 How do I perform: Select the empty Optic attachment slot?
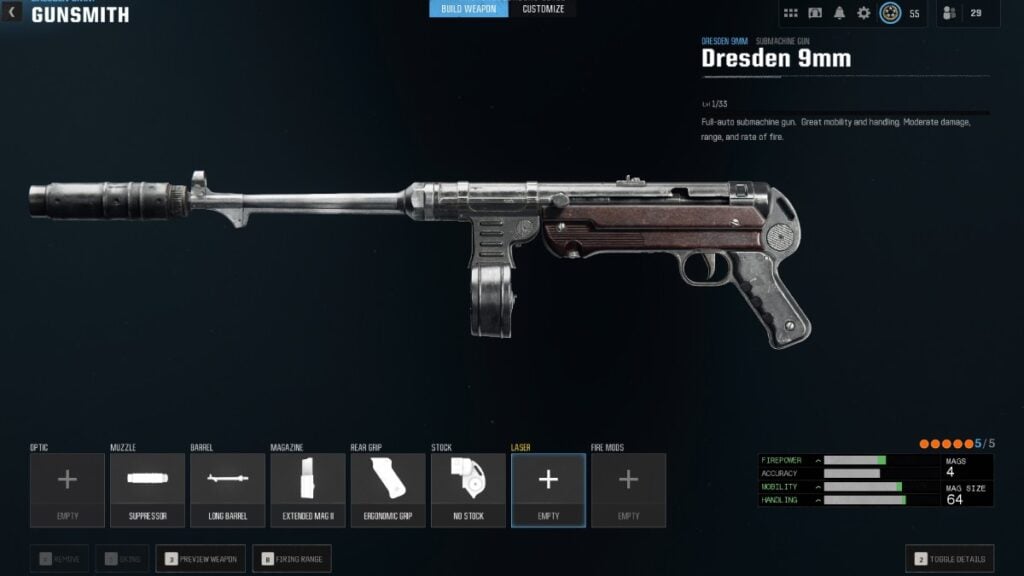[67, 489]
